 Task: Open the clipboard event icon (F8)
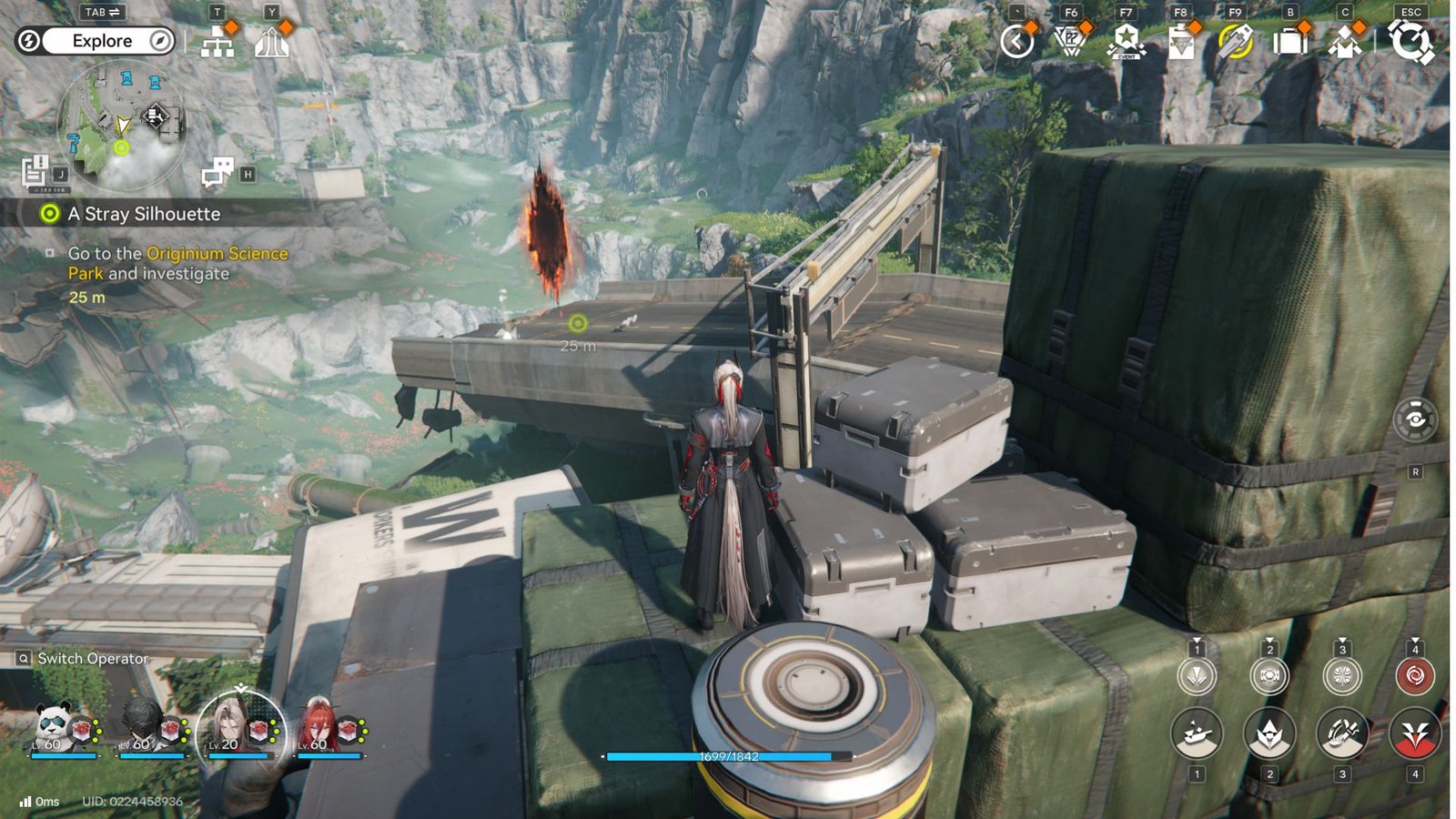click(1181, 41)
